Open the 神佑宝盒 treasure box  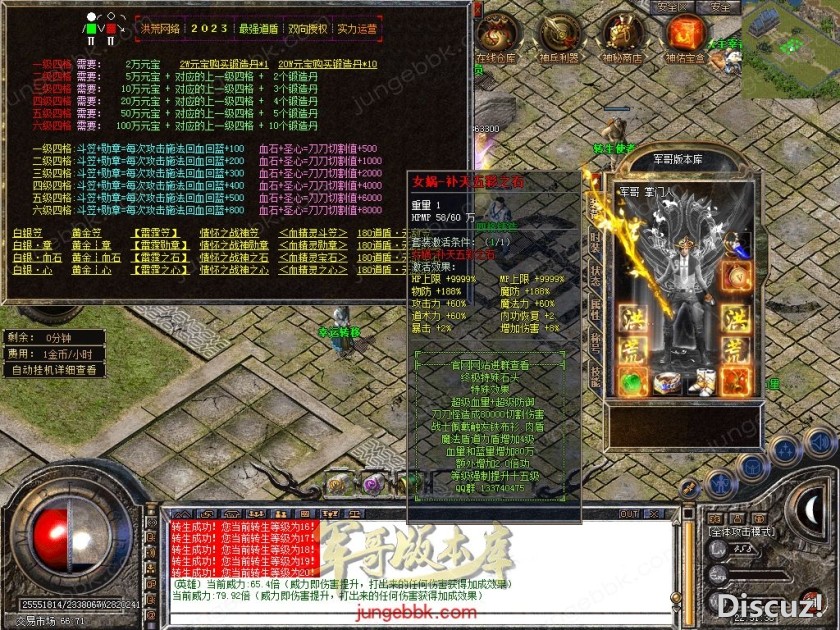click(685, 35)
